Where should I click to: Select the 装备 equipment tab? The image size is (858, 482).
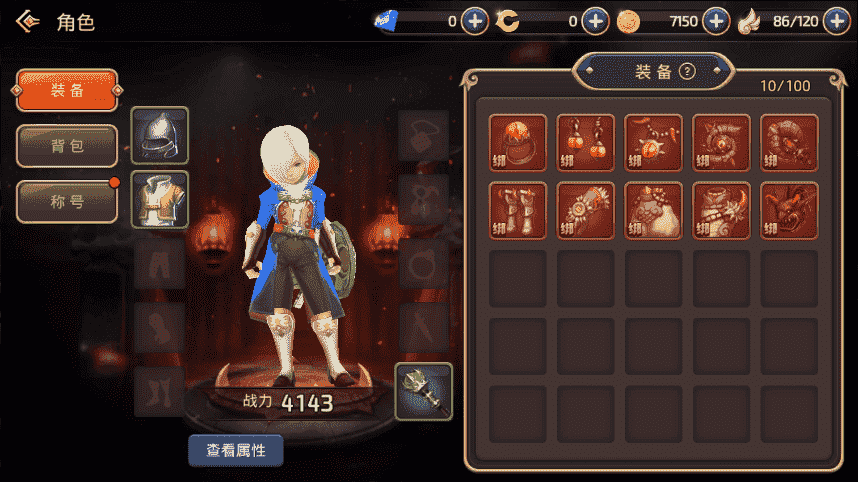[x=67, y=91]
